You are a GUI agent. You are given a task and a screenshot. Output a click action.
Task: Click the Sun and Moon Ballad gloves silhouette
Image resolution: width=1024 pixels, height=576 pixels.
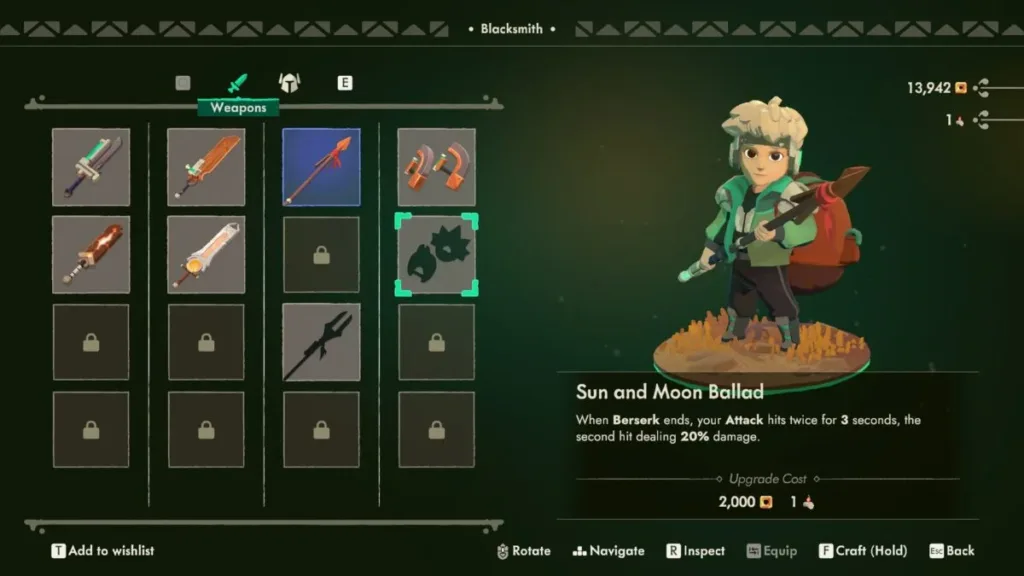(x=436, y=255)
